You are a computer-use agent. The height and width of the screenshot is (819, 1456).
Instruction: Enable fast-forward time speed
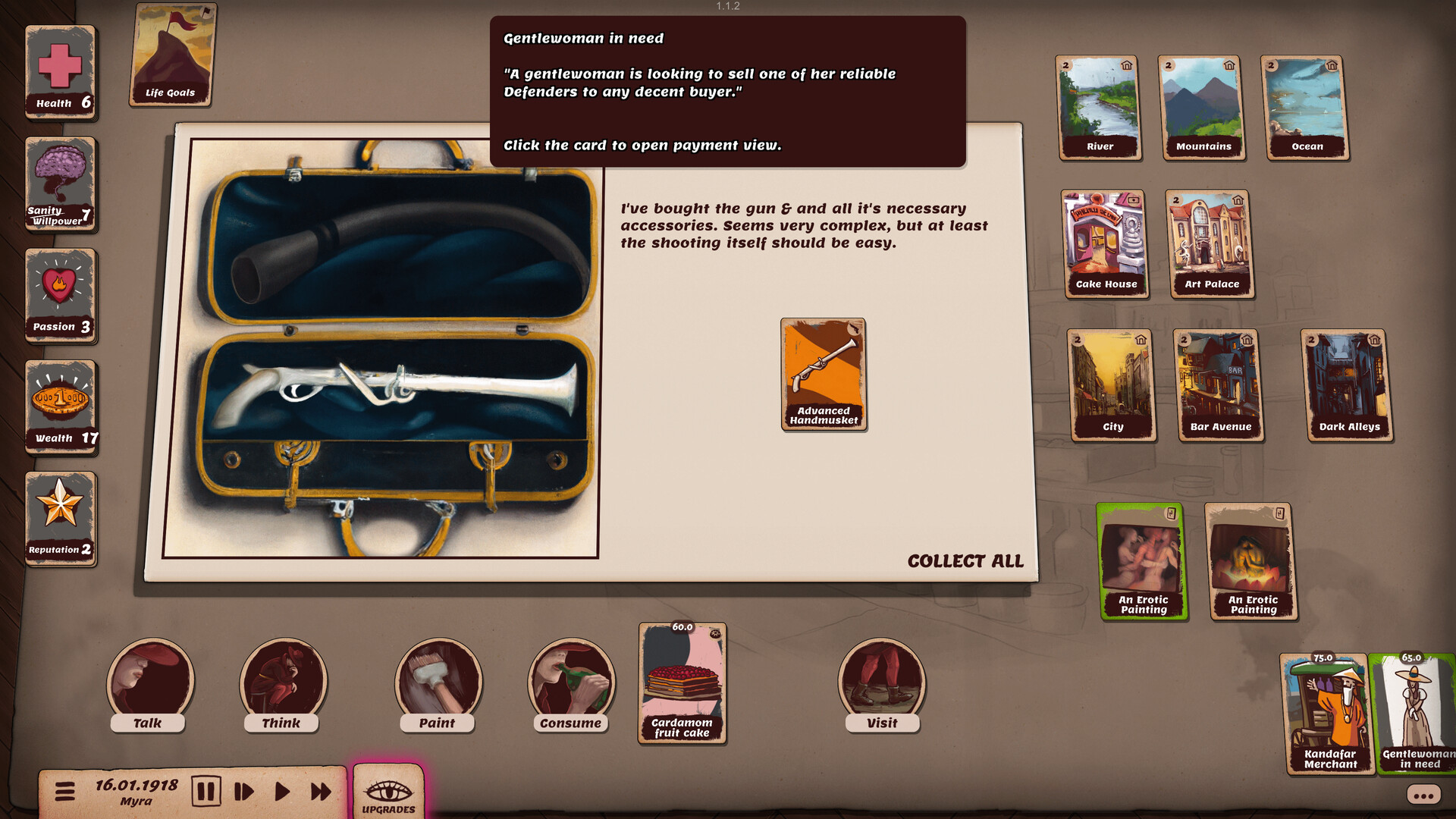pyautogui.click(x=320, y=790)
